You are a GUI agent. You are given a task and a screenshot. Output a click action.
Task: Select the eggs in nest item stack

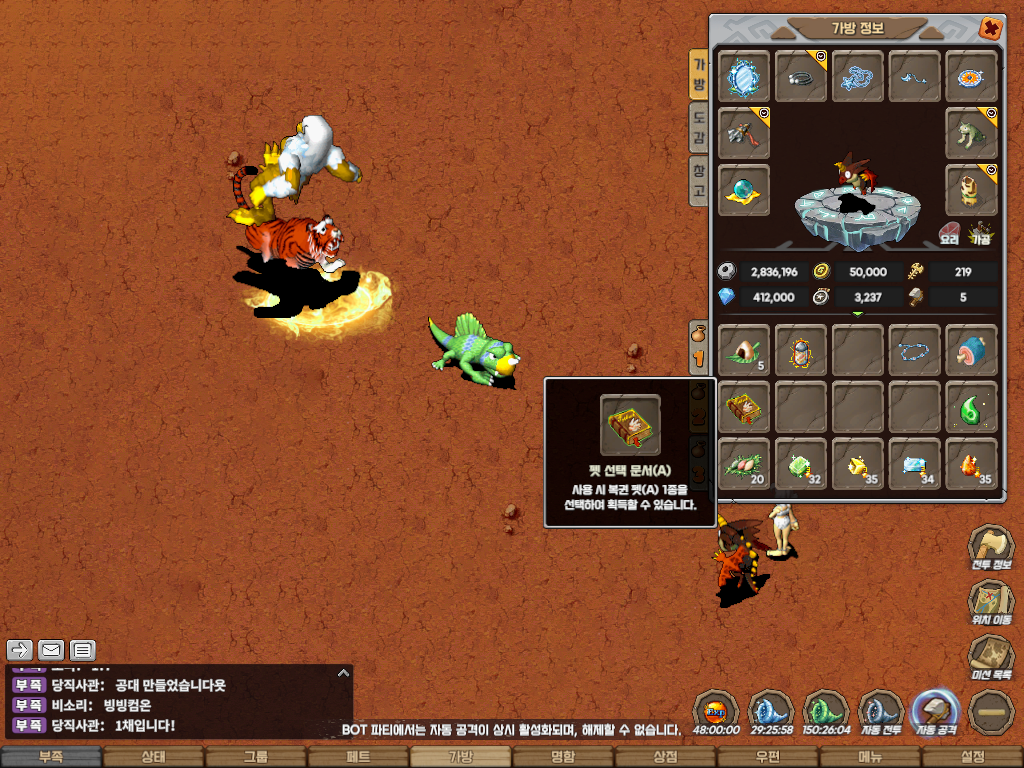pos(744,464)
